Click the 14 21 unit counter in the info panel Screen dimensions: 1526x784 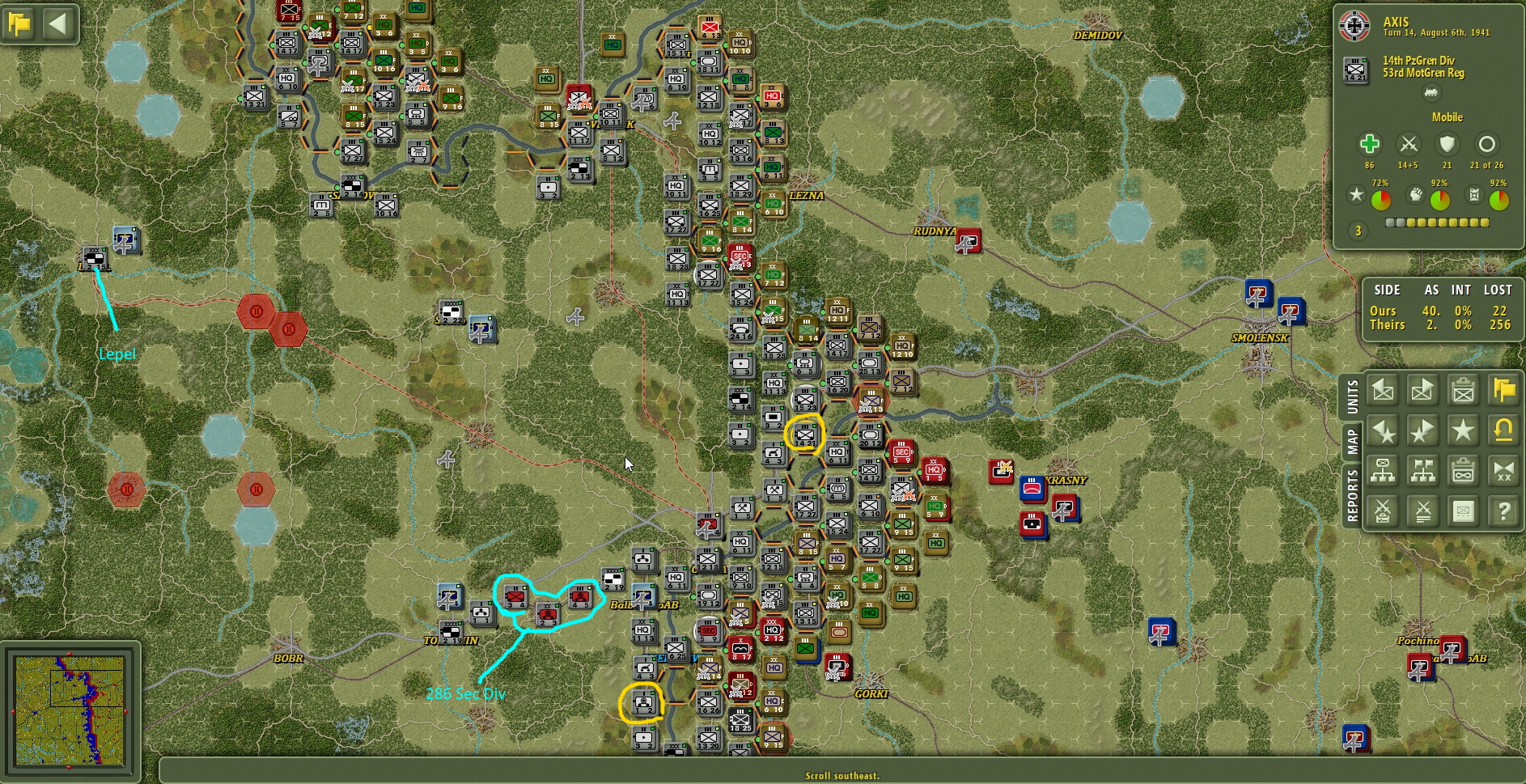pos(1354,68)
